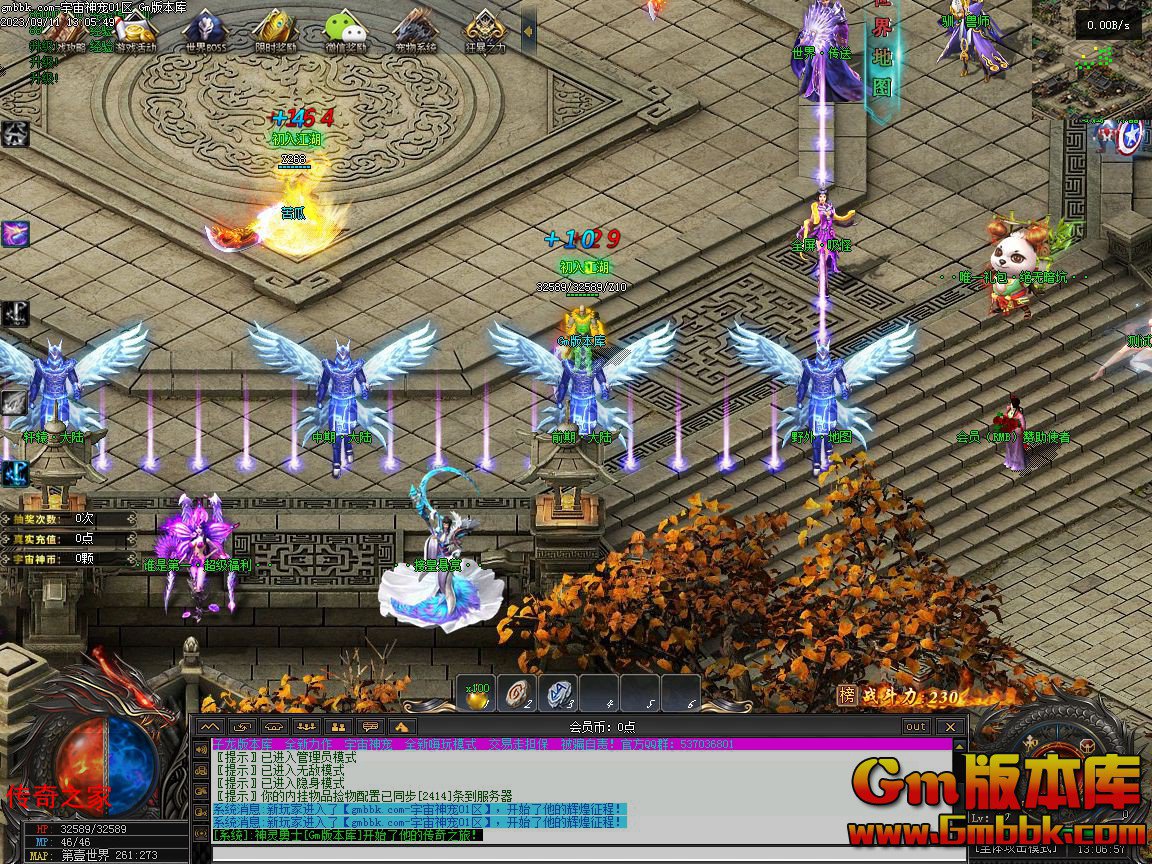
Task: Click the purple skill icon on left edge
Action: pos(15,234)
